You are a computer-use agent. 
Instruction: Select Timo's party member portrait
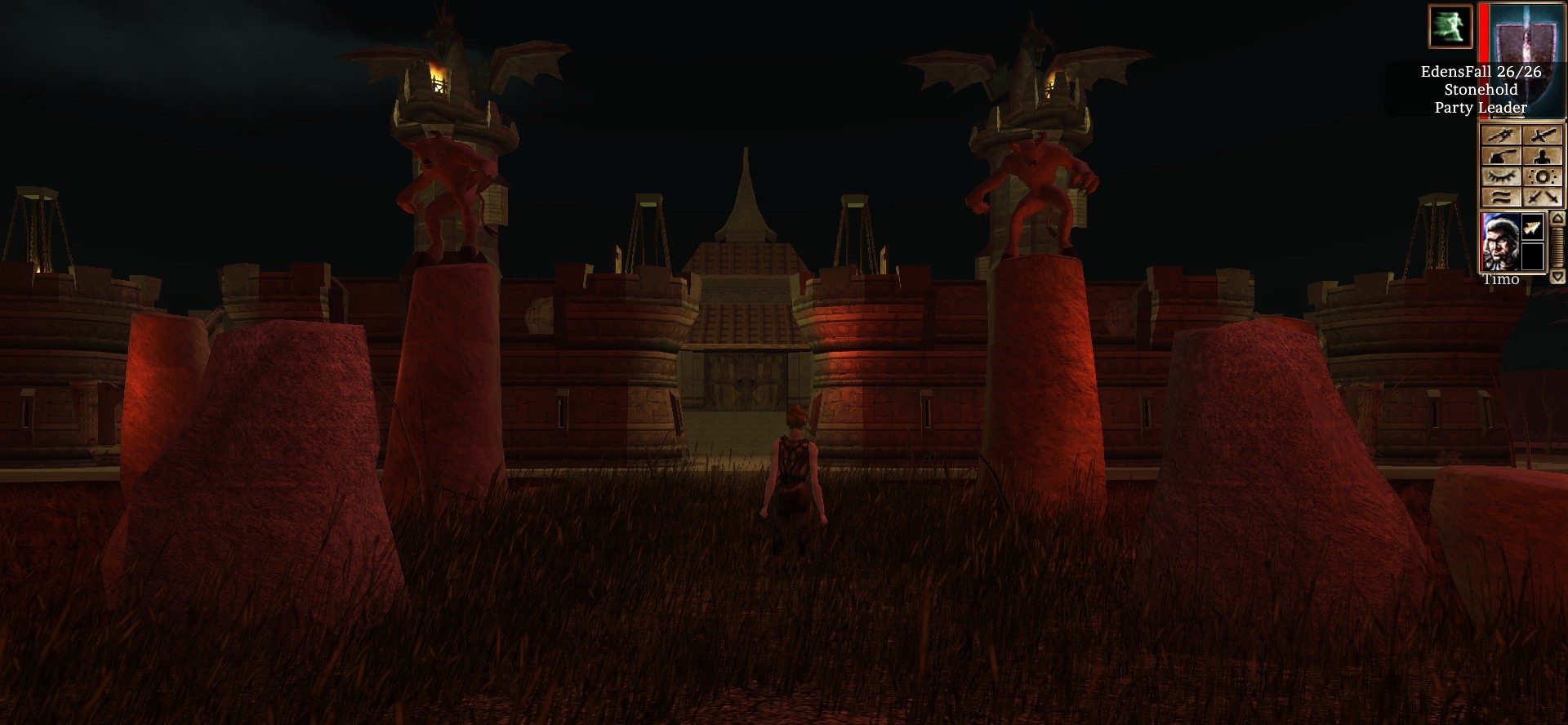(x=1500, y=242)
